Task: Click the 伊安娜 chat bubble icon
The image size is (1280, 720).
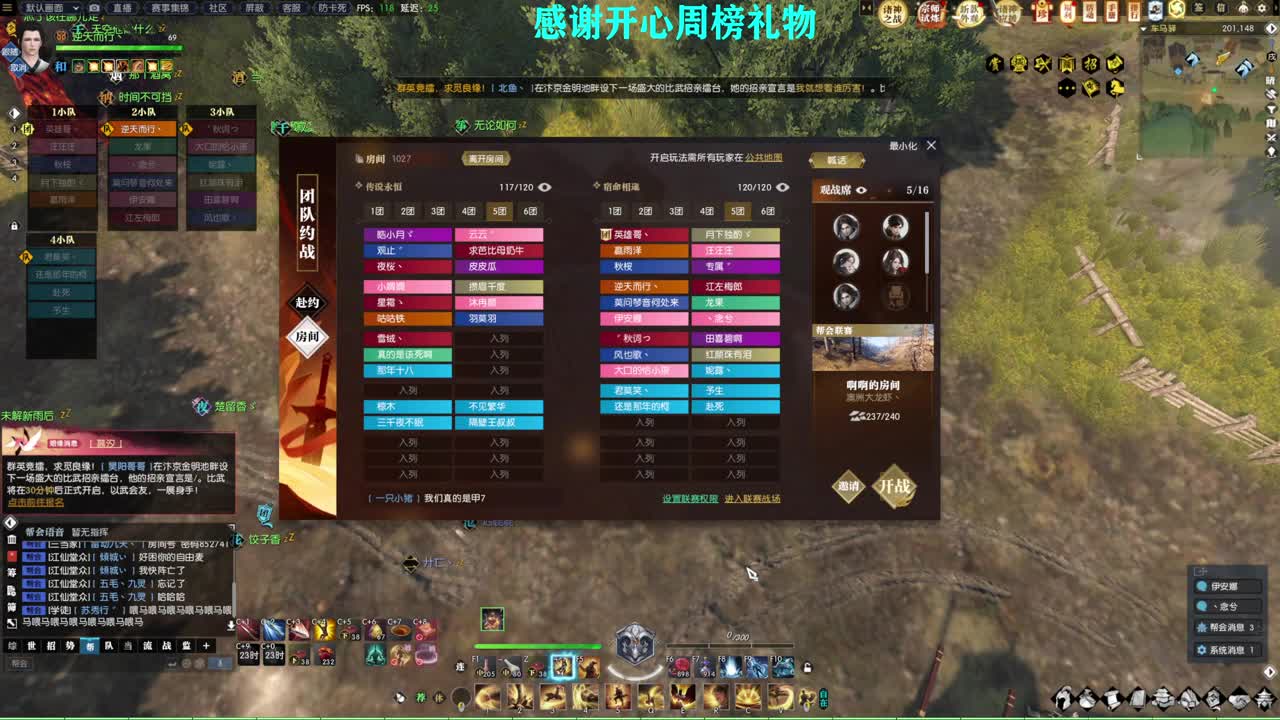Action: (x=1202, y=586)
